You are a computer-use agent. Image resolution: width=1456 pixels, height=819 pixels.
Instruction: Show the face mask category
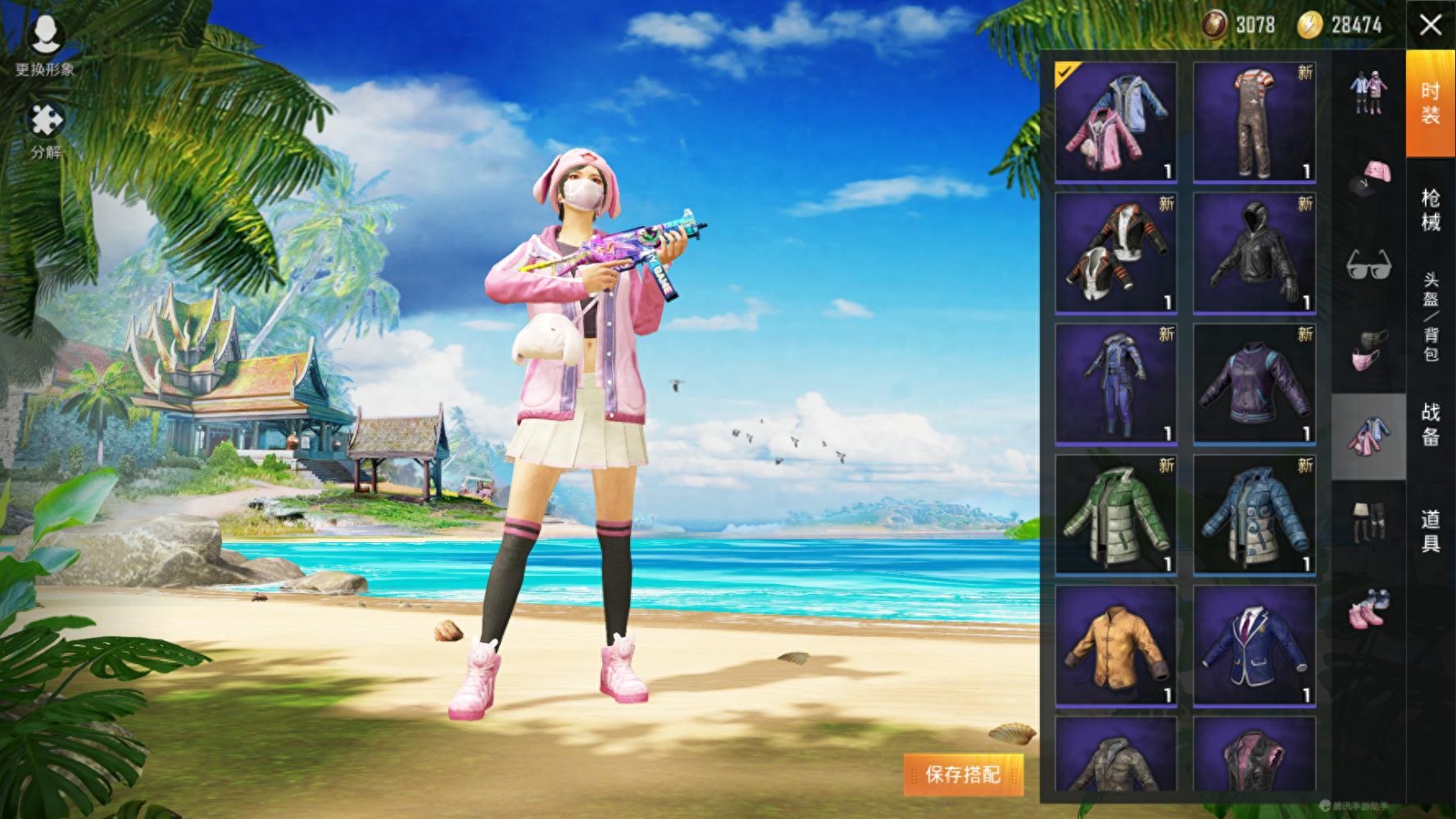(x=1368, y=351)
